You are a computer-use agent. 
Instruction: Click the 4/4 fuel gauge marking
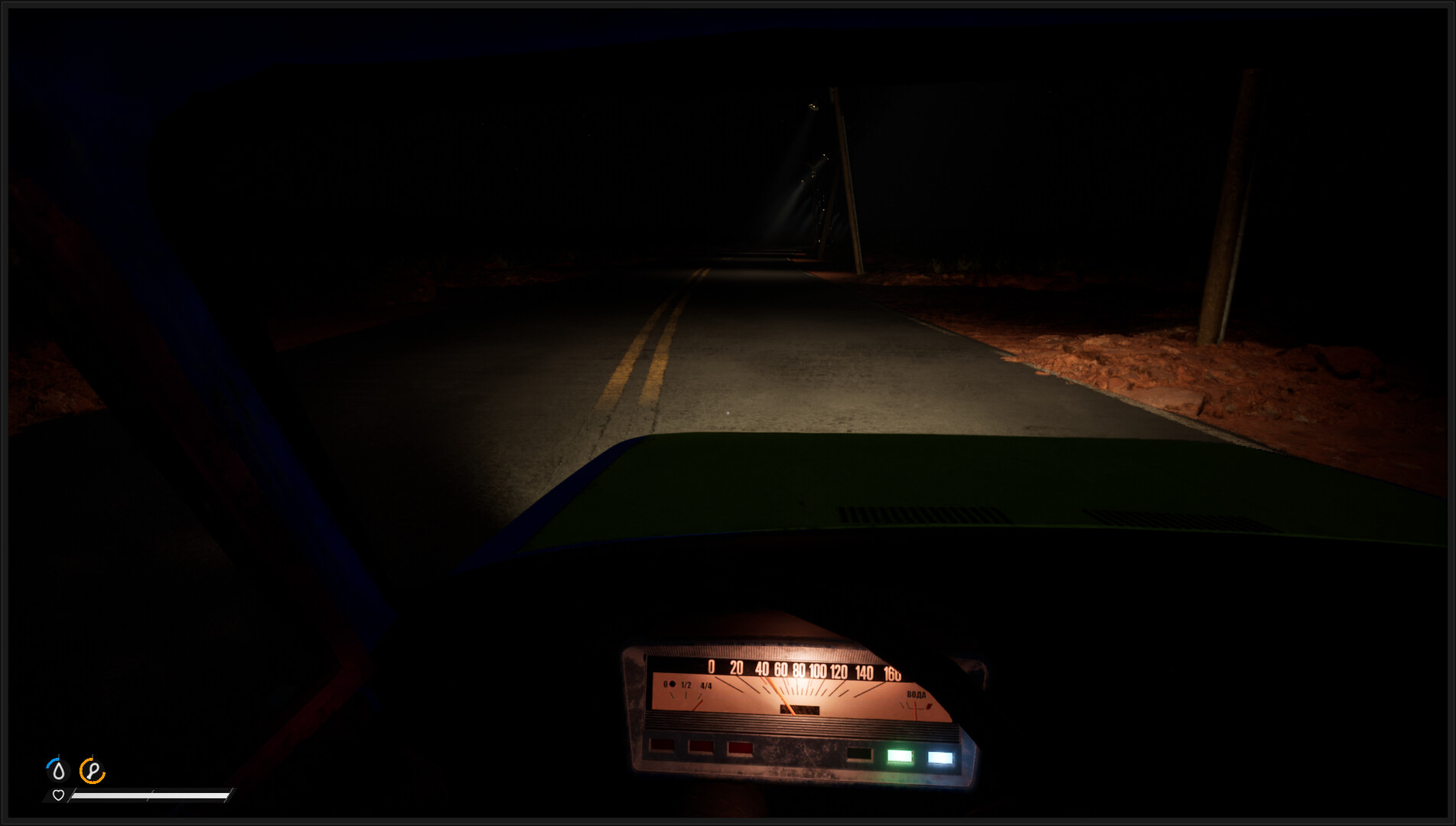tap(705, 686)
